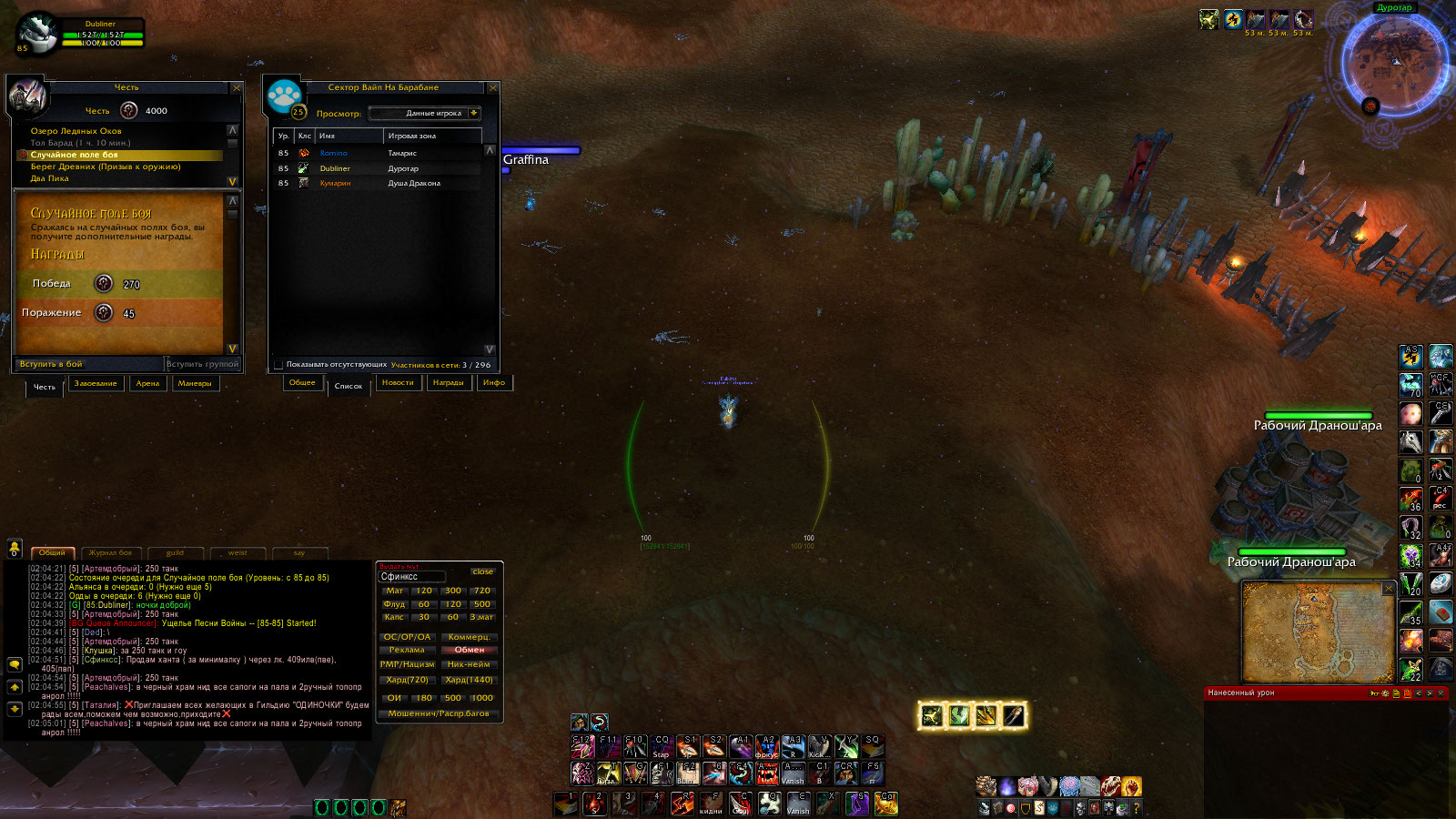The image size is (1456, 819).
Task: Close the Честь PvP window
Action: click(x=237, y=88)
